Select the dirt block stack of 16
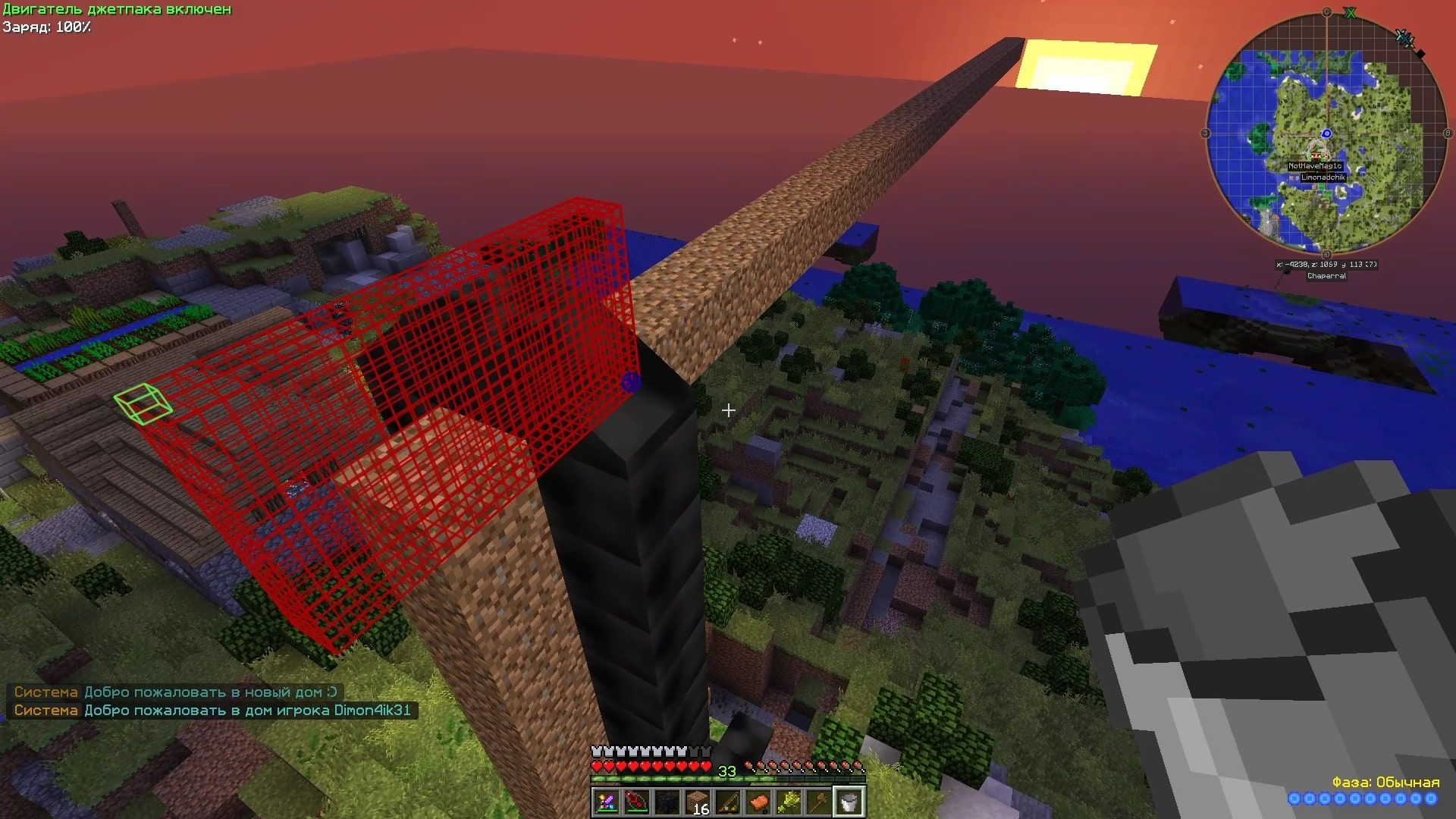 coord(698,802)
